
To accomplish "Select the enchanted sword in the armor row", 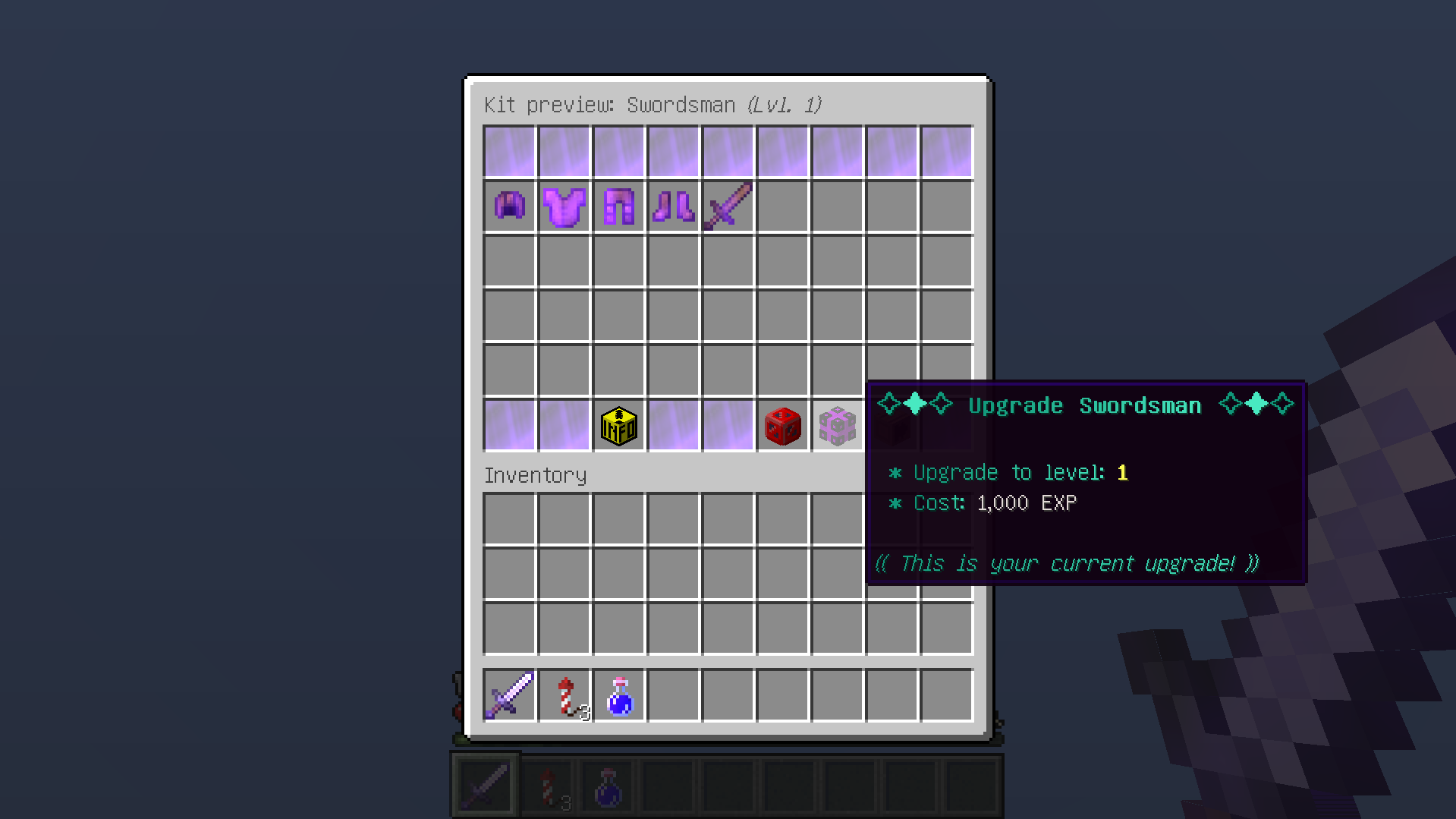I will [x=728, y=206].
